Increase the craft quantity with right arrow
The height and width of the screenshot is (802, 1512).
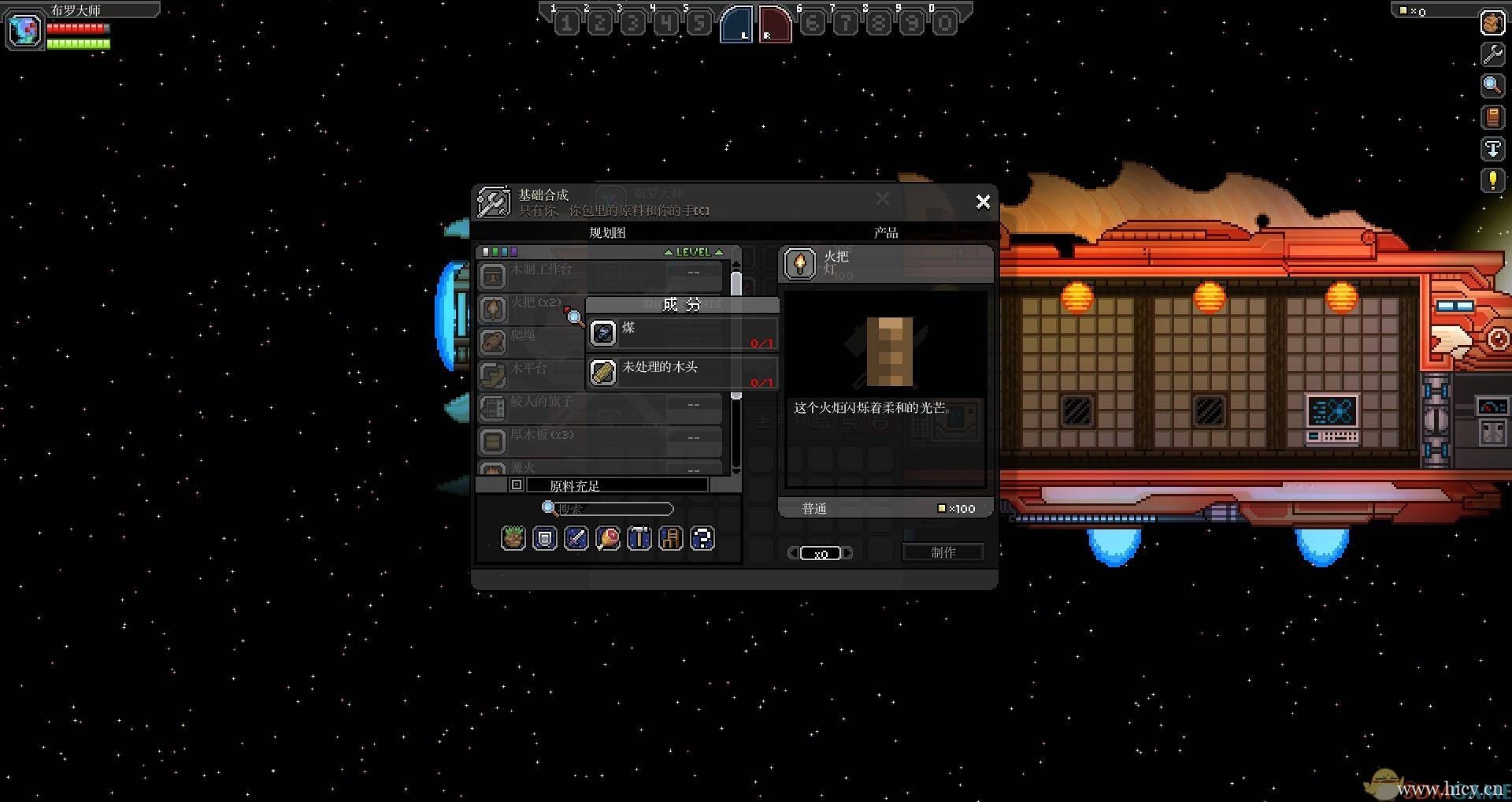[847, 553]
